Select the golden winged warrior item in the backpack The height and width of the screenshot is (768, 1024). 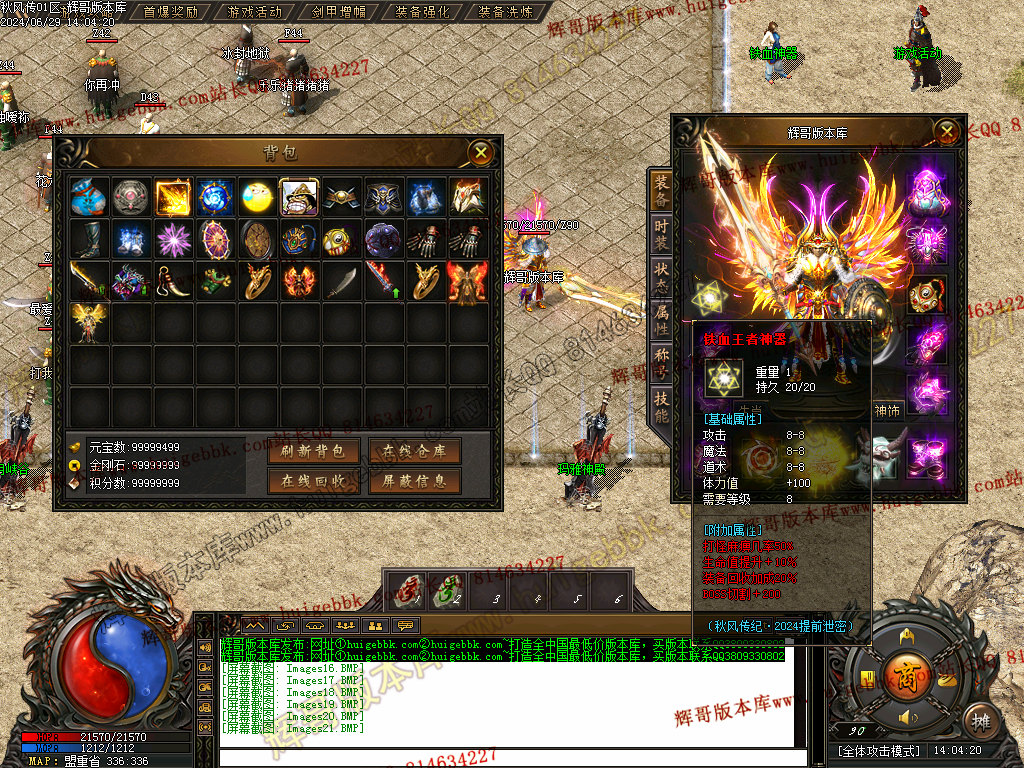(x=89, y=323)
